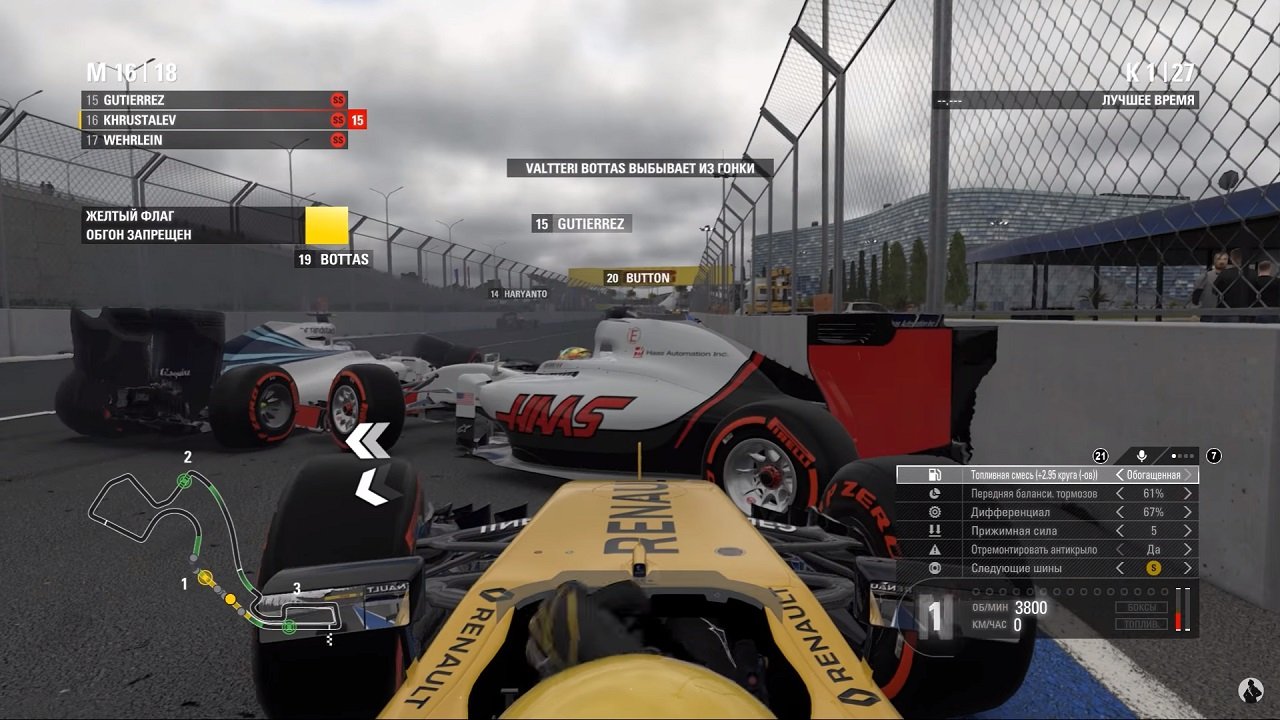1280x720 pixels.
Task: Click the page indicator dots tab
Action: [1183, 456]
